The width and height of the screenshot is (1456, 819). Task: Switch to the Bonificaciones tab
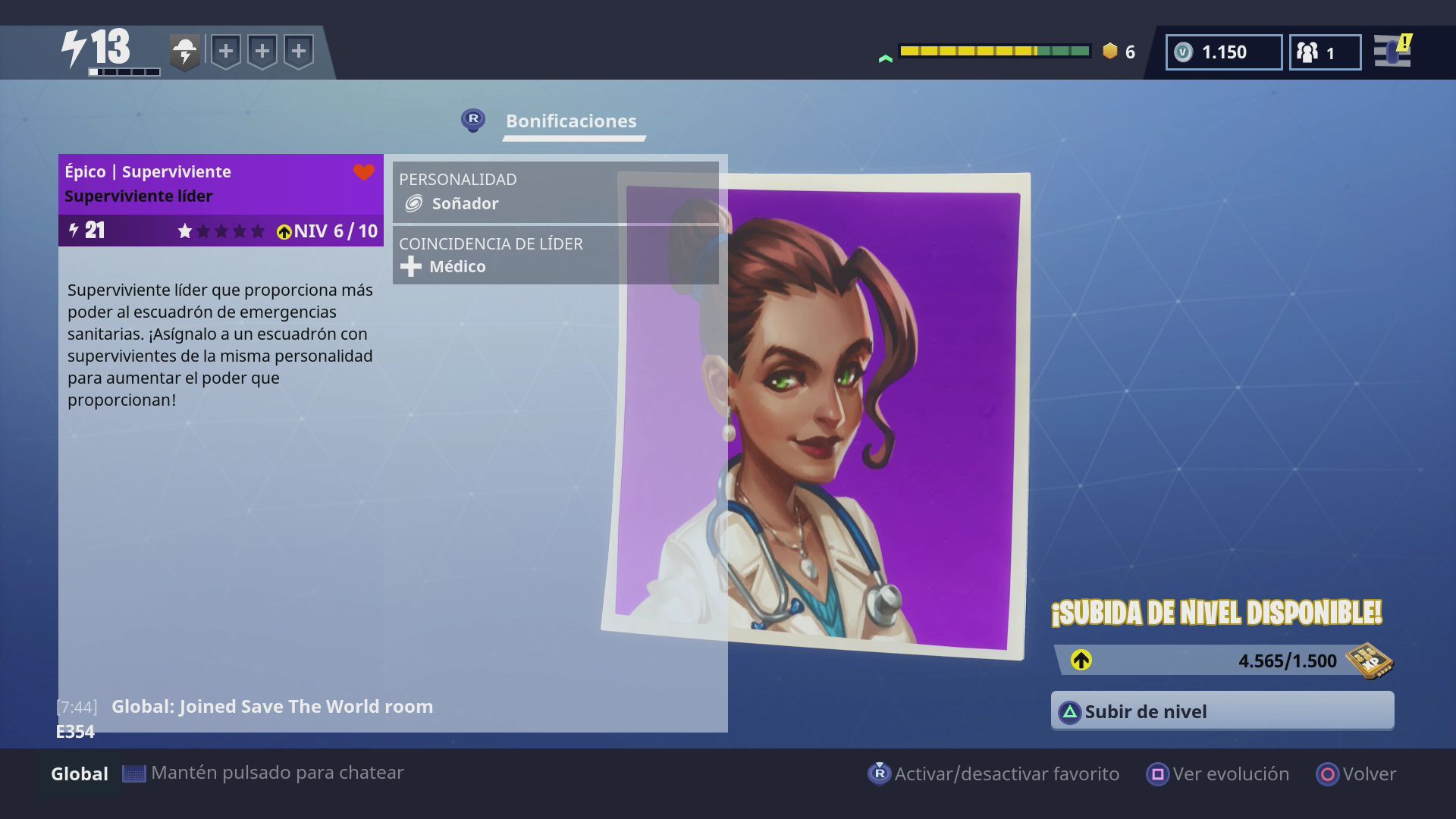571,121
